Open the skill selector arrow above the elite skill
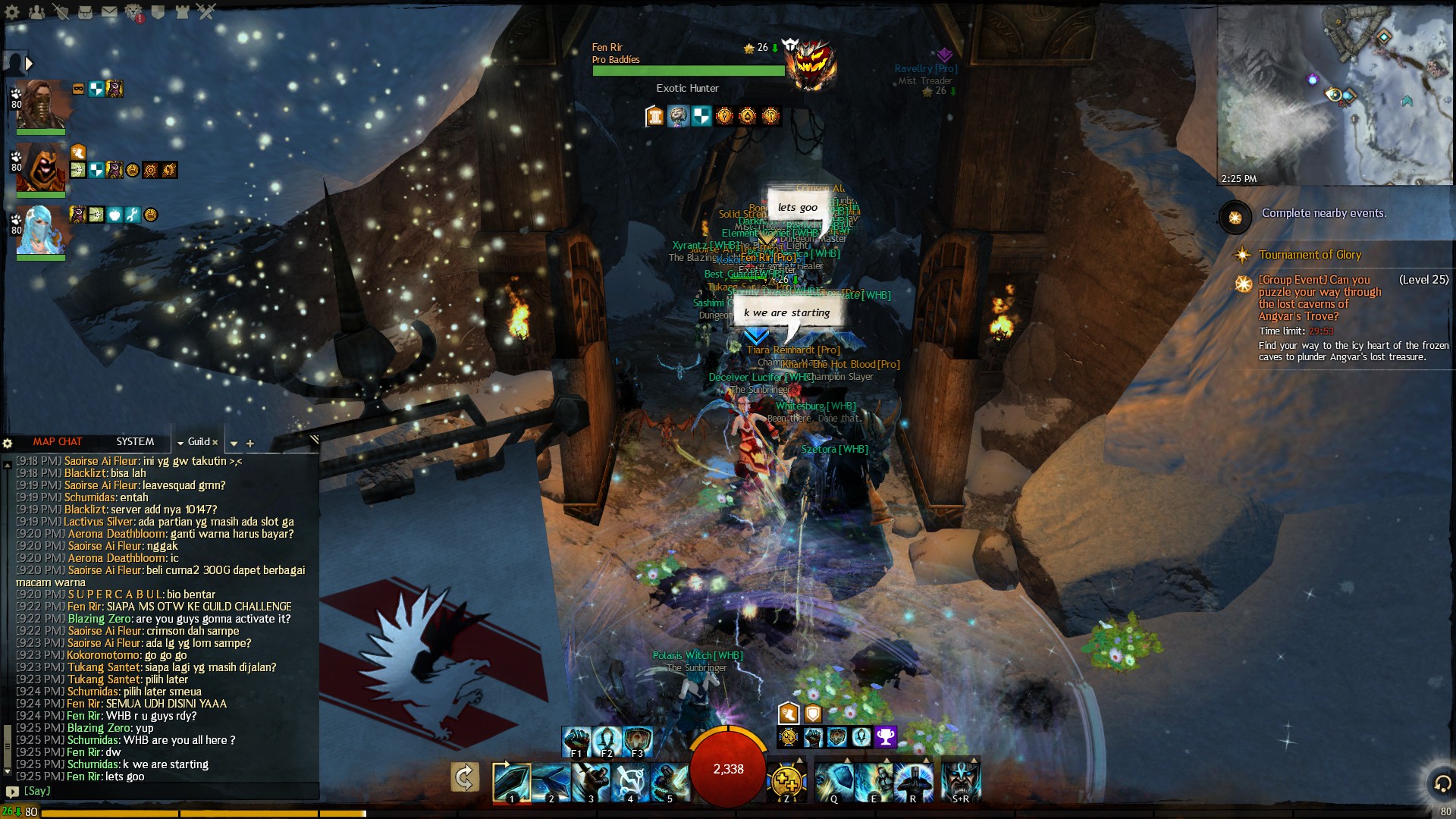Viewport: 1456px width, 819px height. (973, 759)
